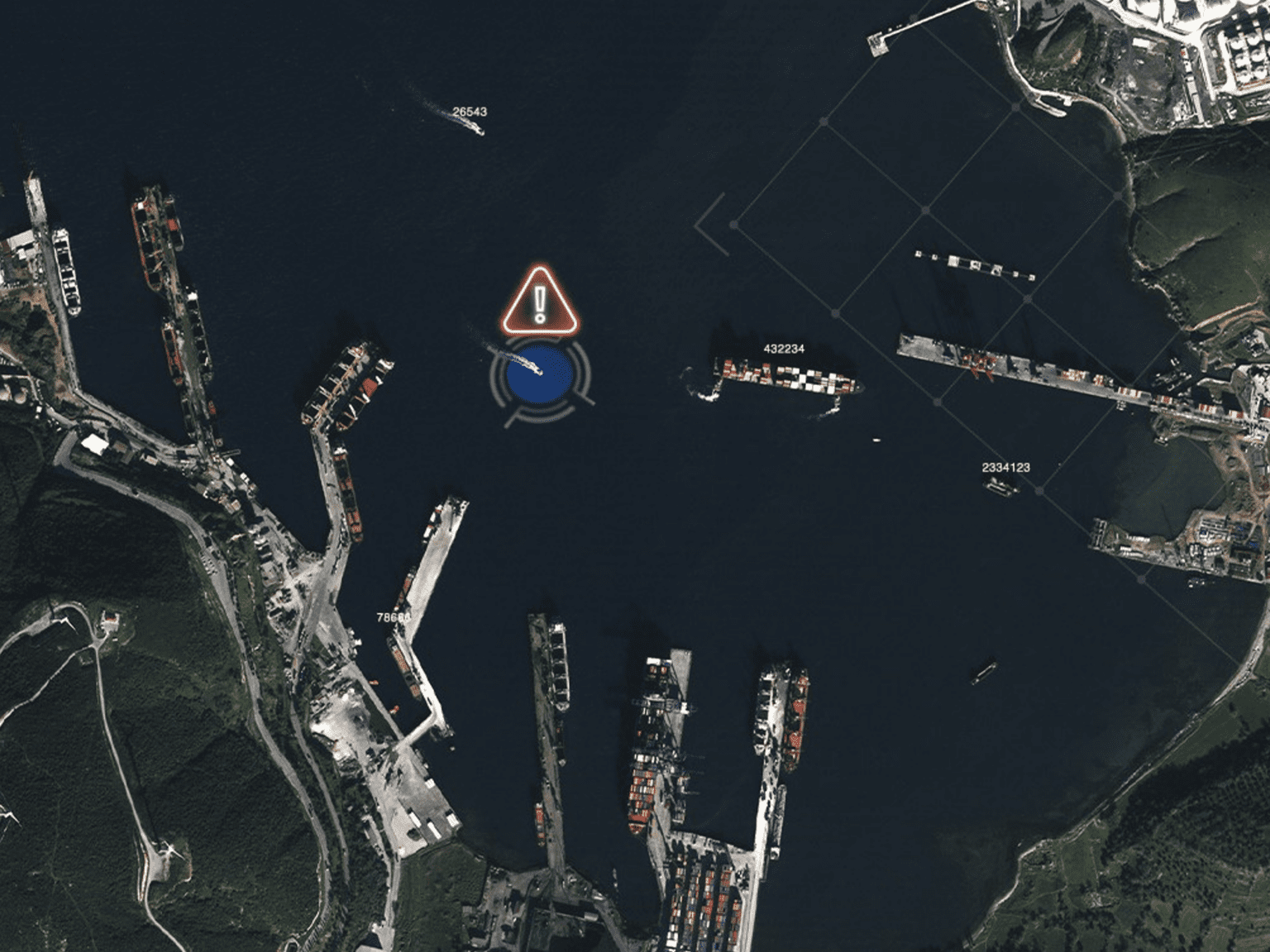
Task: Click the 432234 identification label
Action: coord(784,349)
